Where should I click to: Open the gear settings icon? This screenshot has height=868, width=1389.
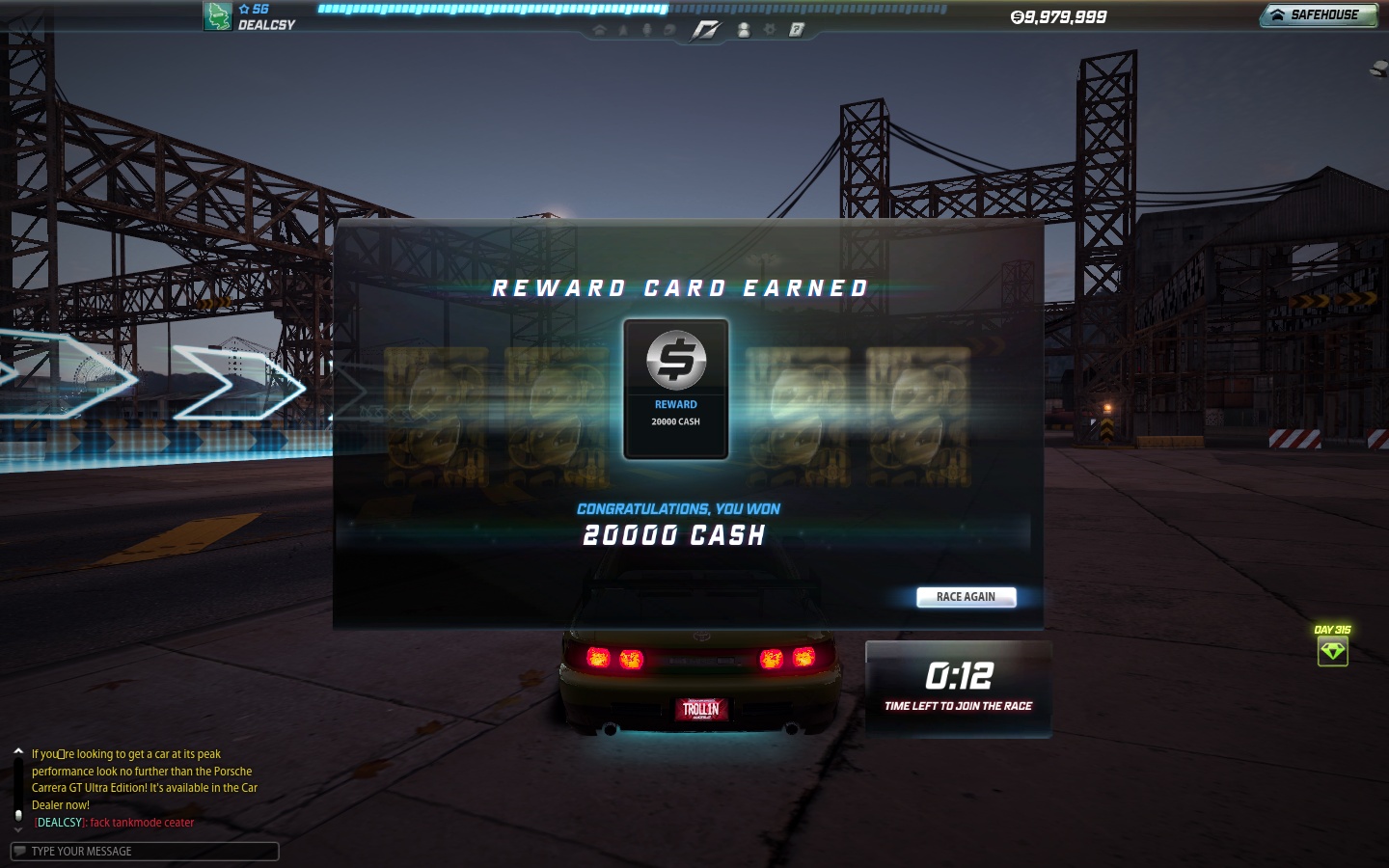[770, 30]
